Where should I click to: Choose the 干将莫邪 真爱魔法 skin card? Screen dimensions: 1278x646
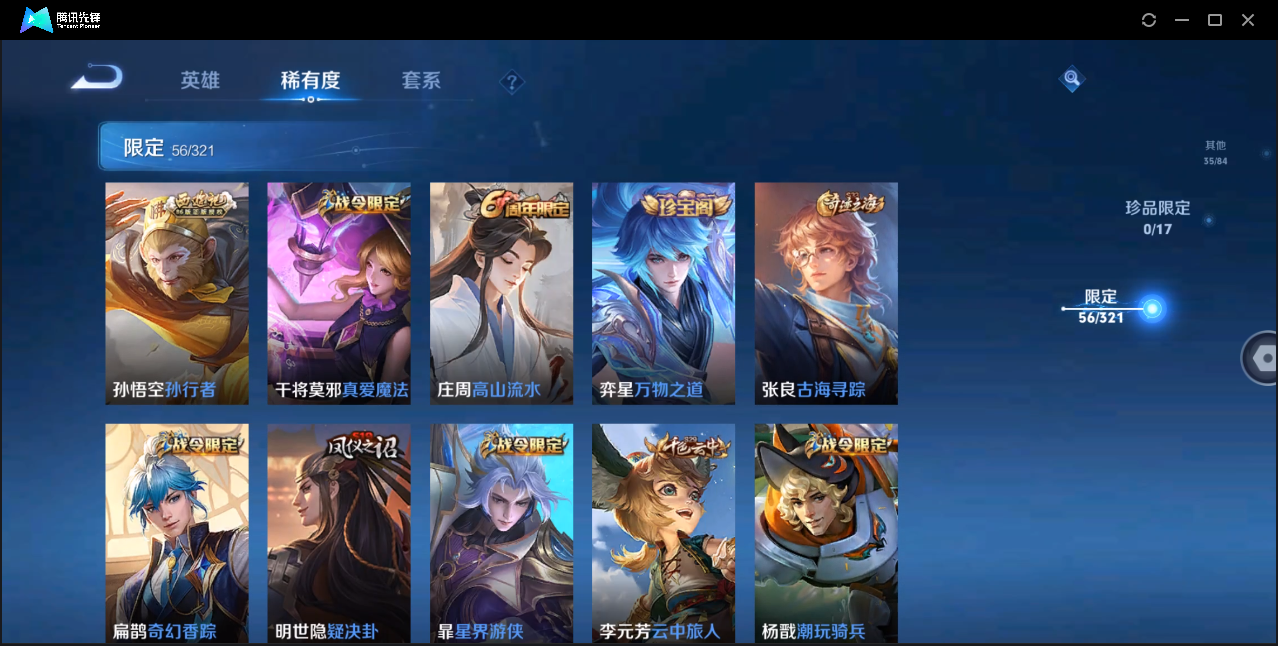click(x=339, y=293)
